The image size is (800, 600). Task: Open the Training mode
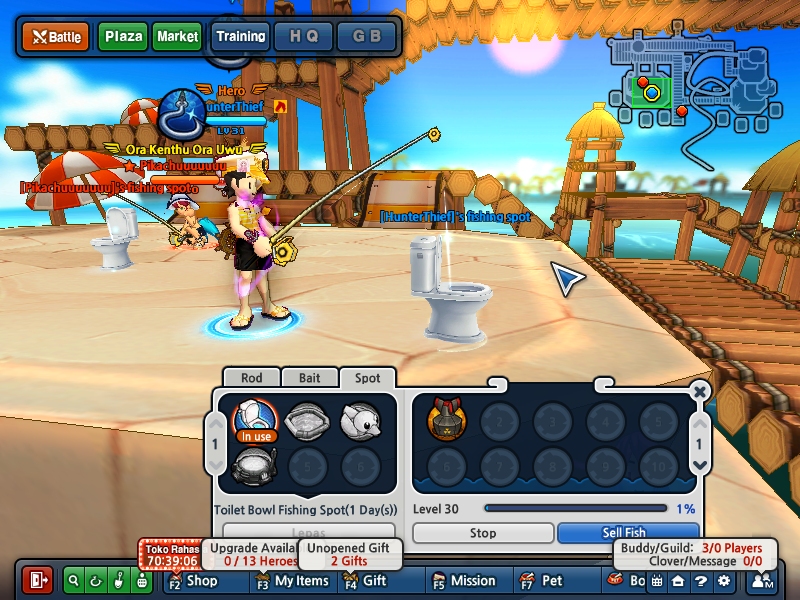(x=240, y=37)
